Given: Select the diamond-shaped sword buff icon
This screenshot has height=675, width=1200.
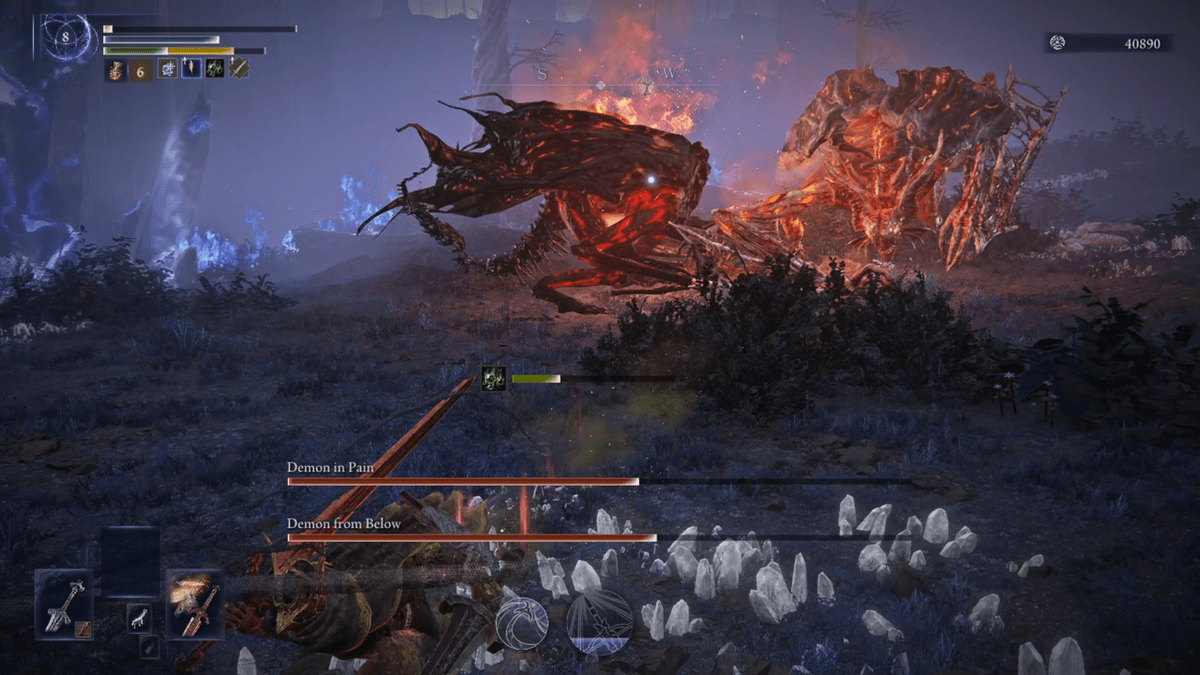Looking at the screenshot, I should point(238,69).
